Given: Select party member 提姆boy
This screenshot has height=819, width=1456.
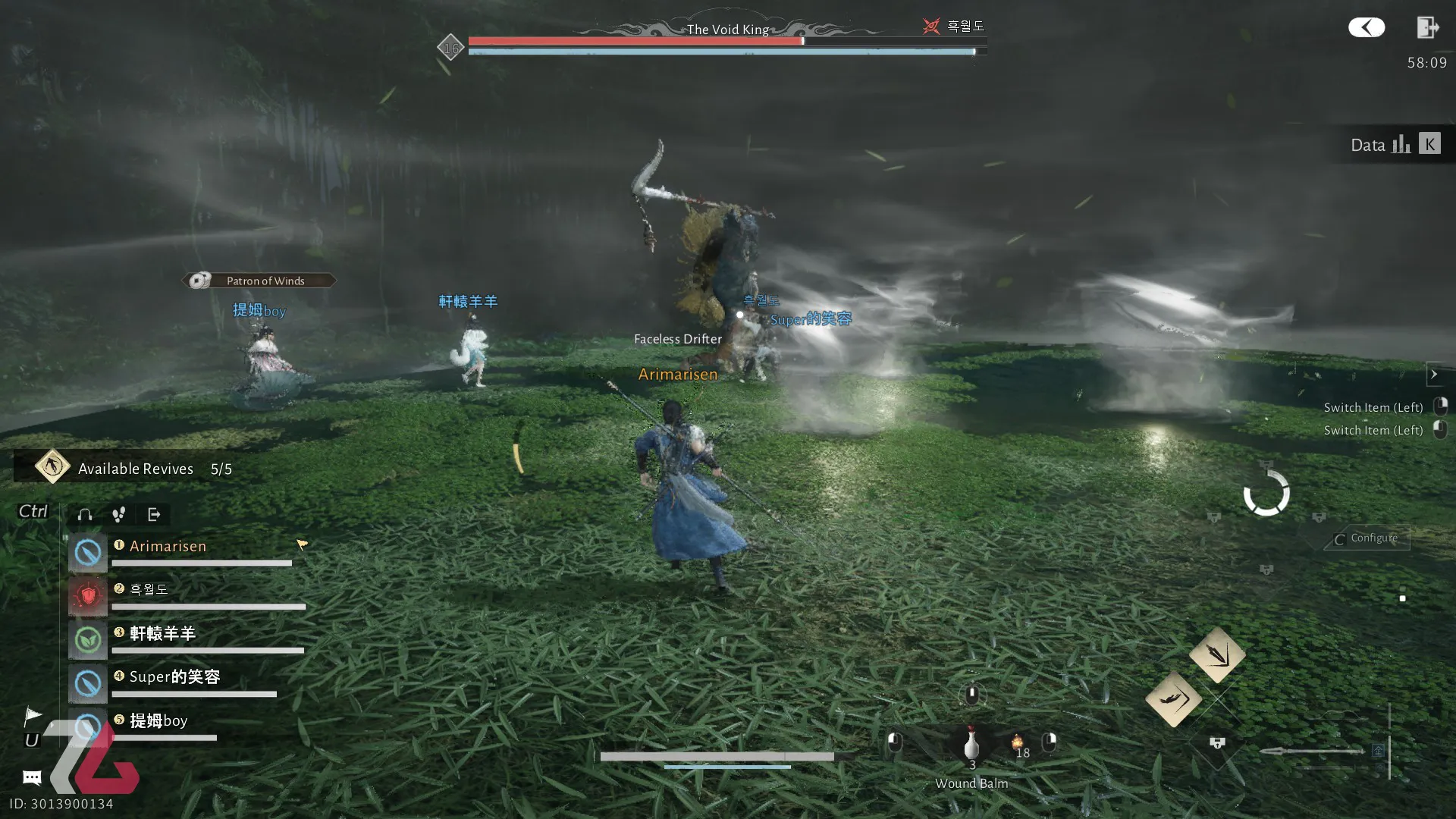Looking at the screenshot, I should pos(158,720).
